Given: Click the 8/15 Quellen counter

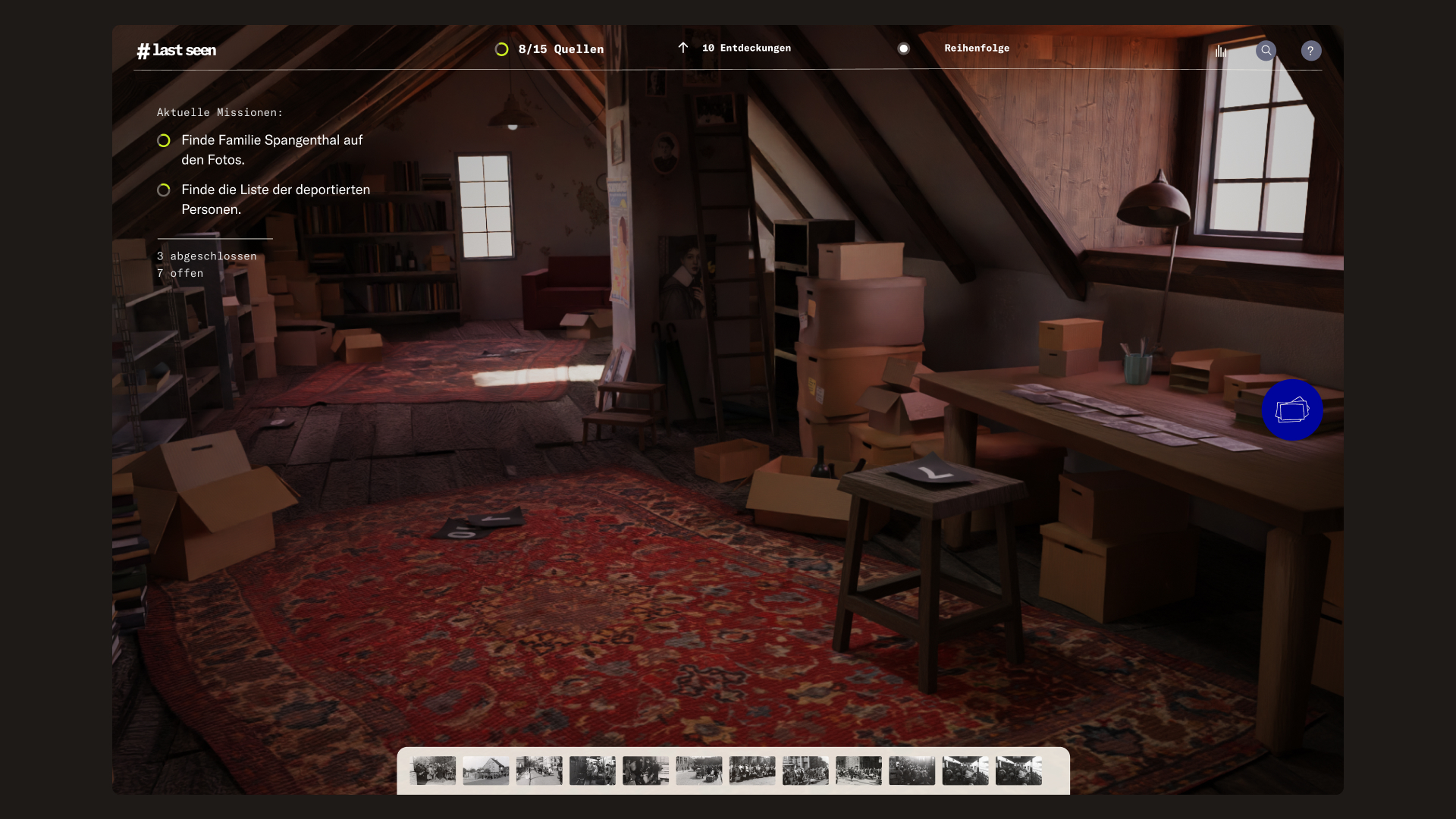Looking at the screenshot, I should point(560,49).
